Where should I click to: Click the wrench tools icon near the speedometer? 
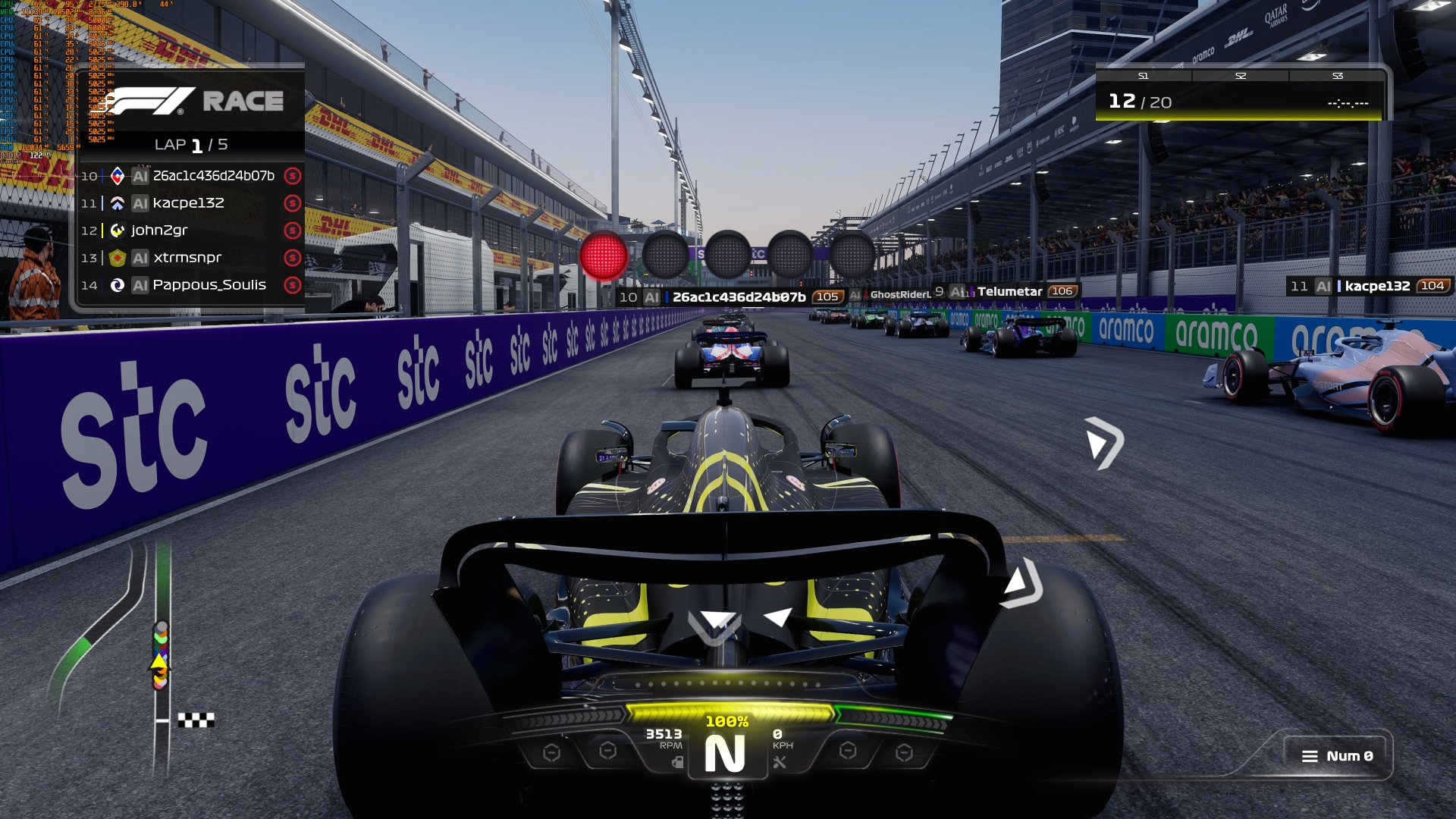(780, 762)
